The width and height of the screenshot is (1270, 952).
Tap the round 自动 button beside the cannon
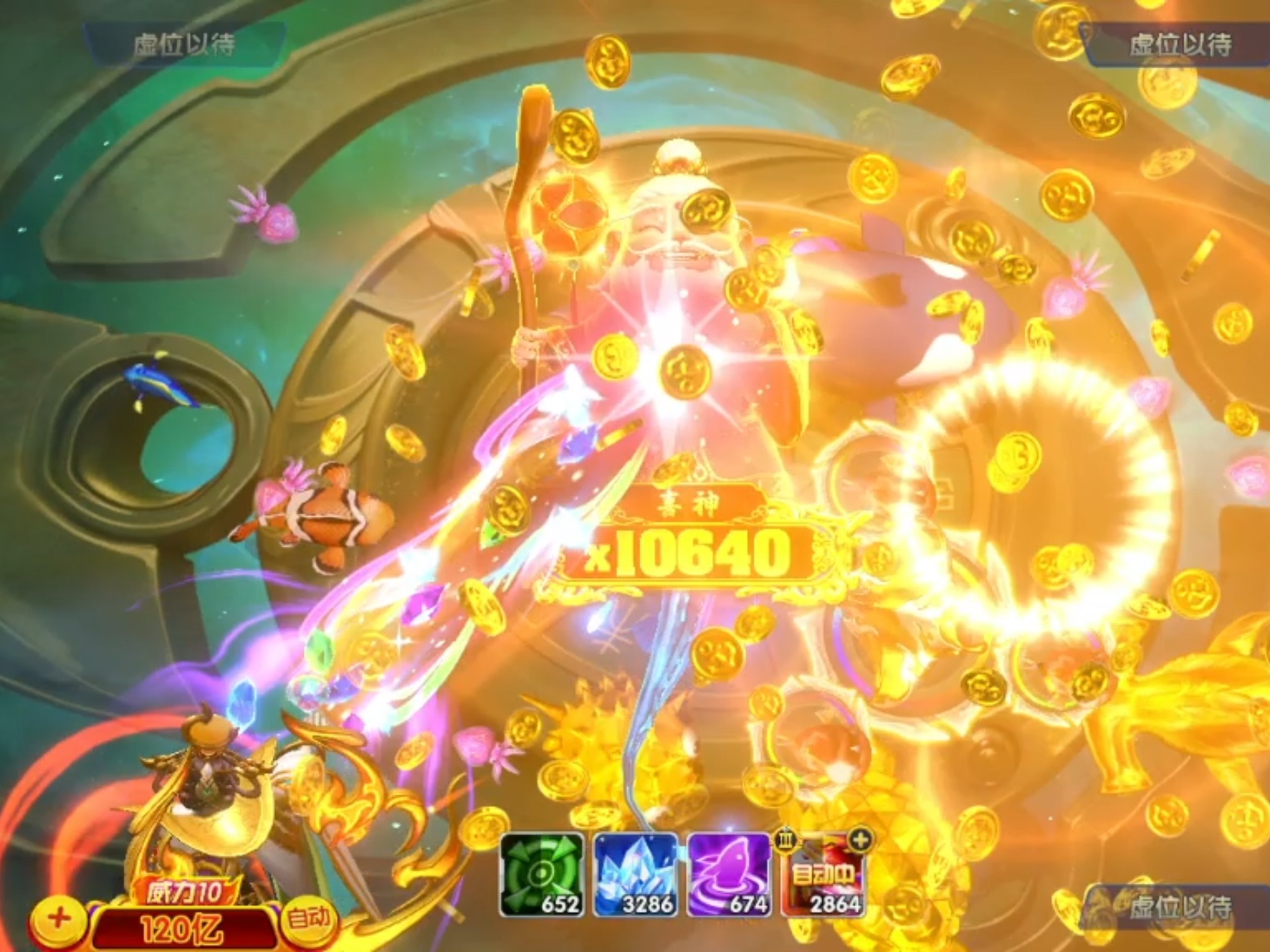point(308,918)
